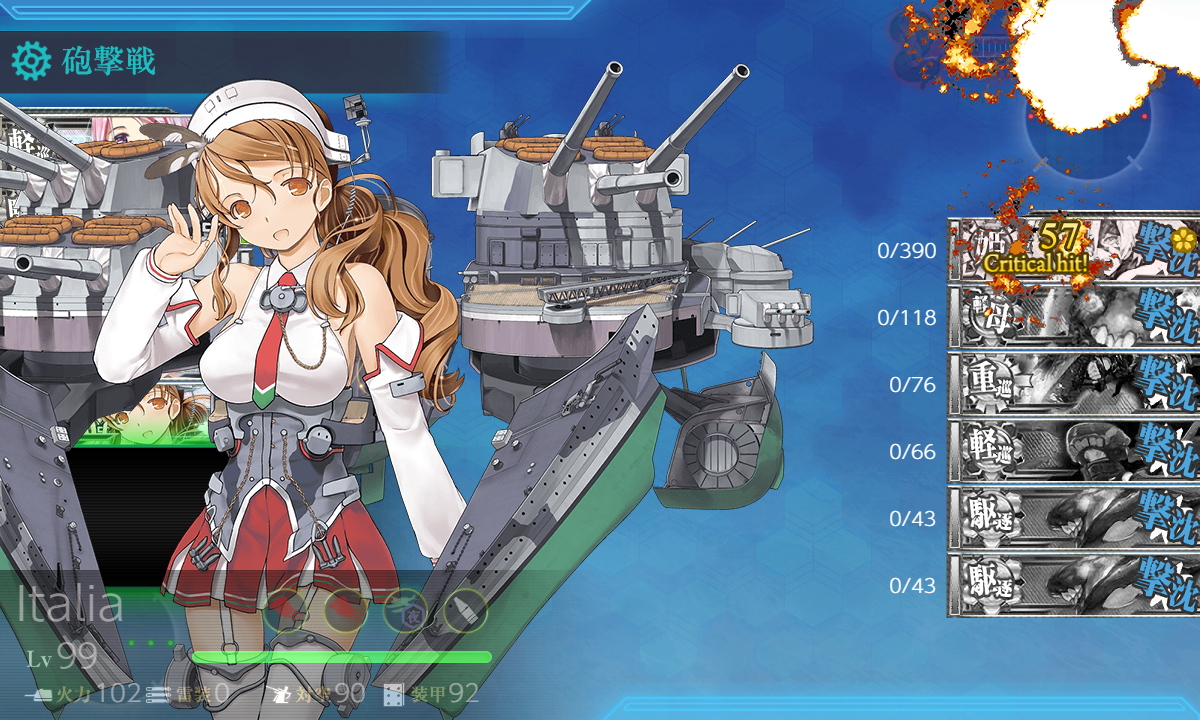Select the night recon plane equipment icon

[404, 610]
